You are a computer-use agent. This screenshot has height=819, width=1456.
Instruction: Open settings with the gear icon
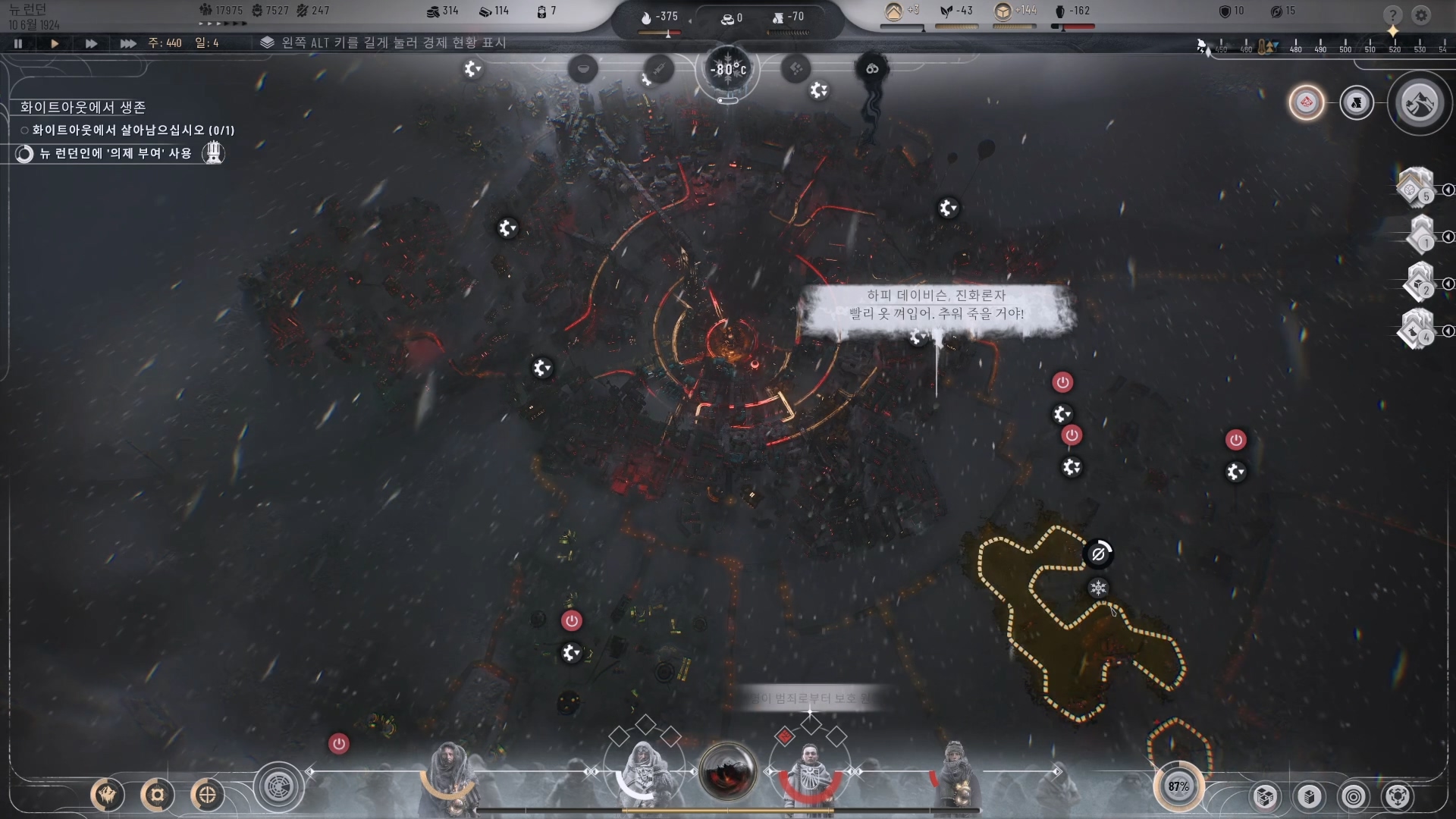(1421, 15)
